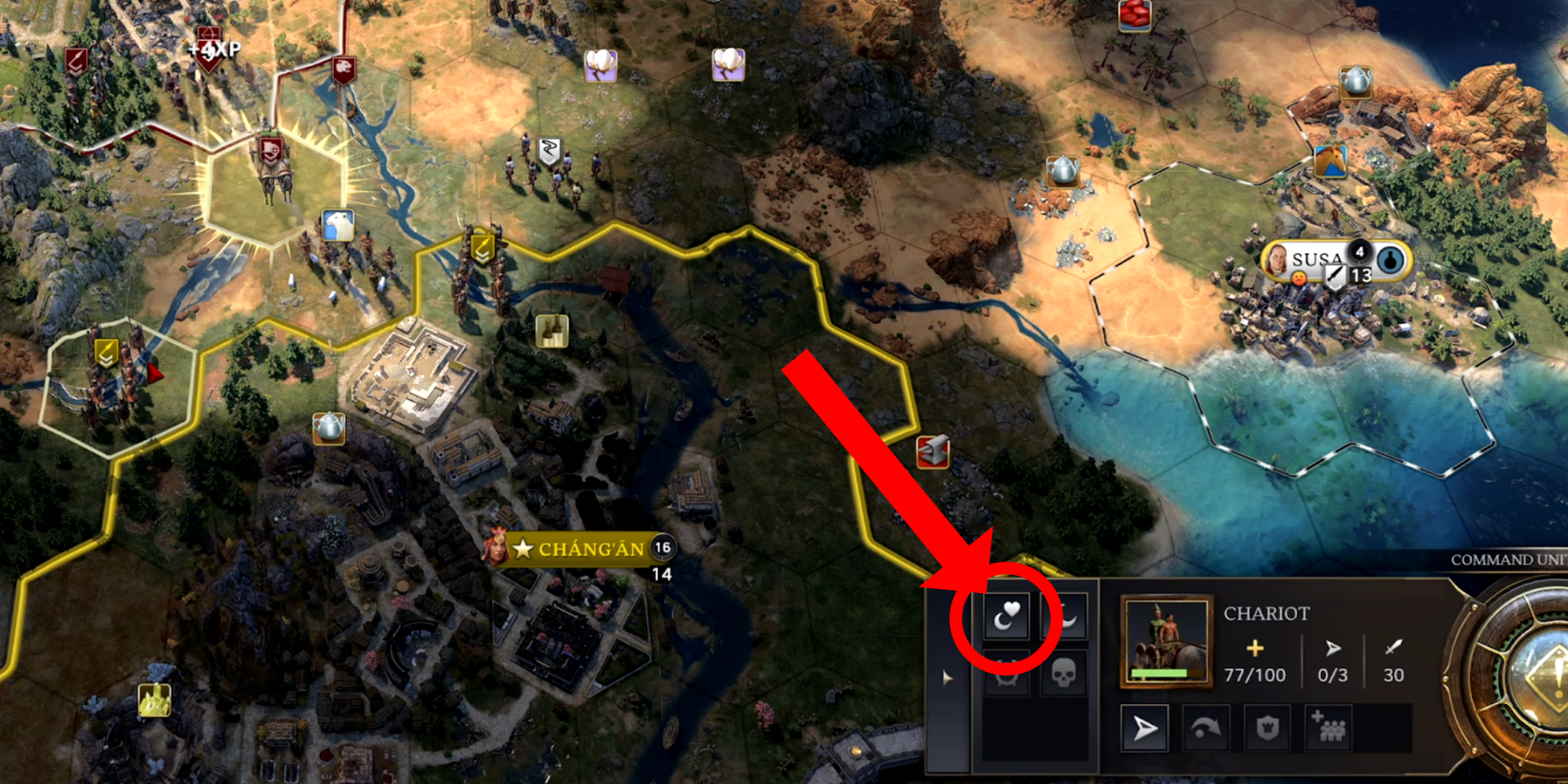Activate the Move action arrow
1568x784 pixels.
point(1145,727)
